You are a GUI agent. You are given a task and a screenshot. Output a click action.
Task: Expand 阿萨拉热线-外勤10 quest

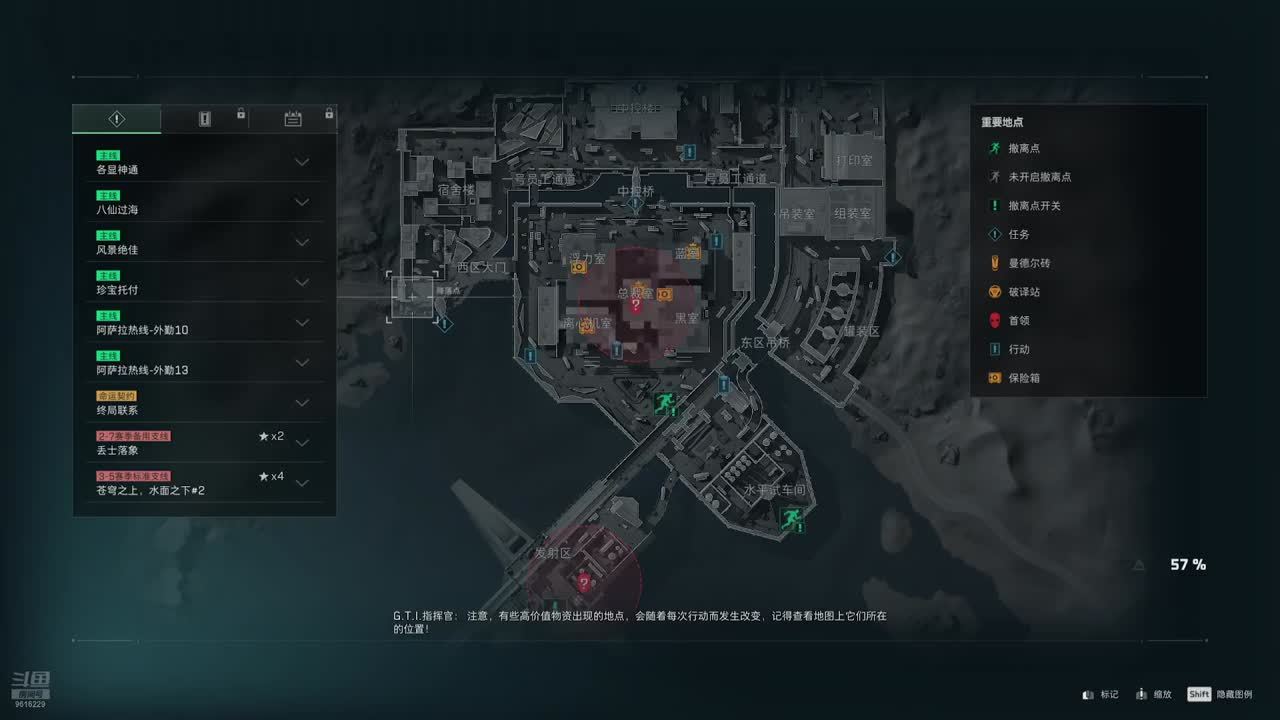click(x=301, y=322)
